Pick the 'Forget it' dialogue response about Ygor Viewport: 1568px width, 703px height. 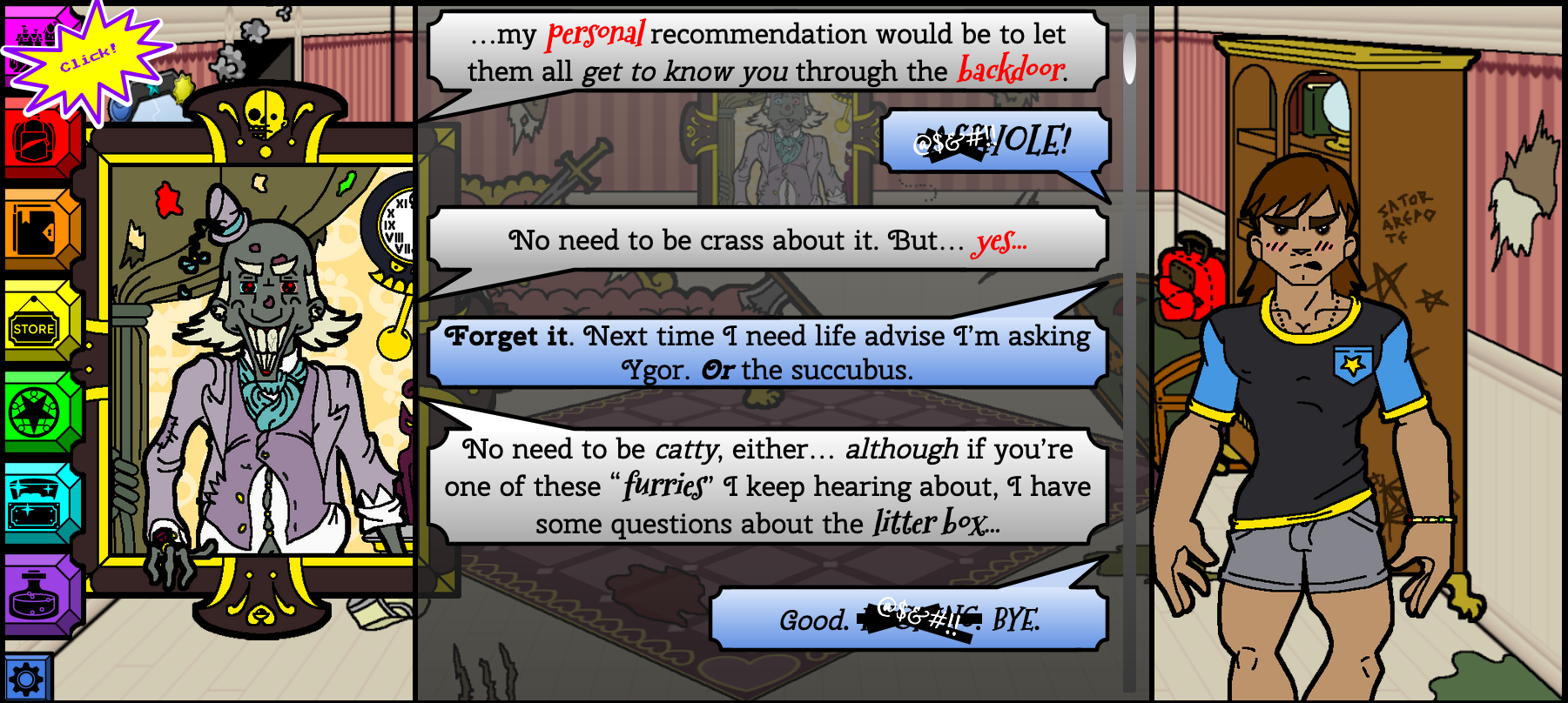[x=766, y=352]
